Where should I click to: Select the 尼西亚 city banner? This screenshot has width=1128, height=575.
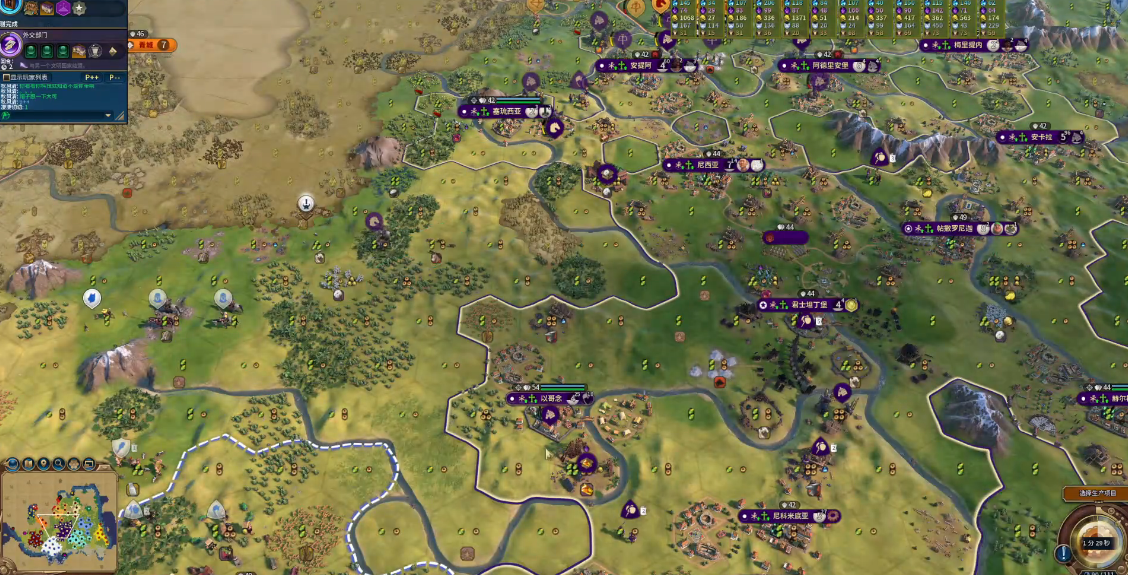tap(706, 164)
